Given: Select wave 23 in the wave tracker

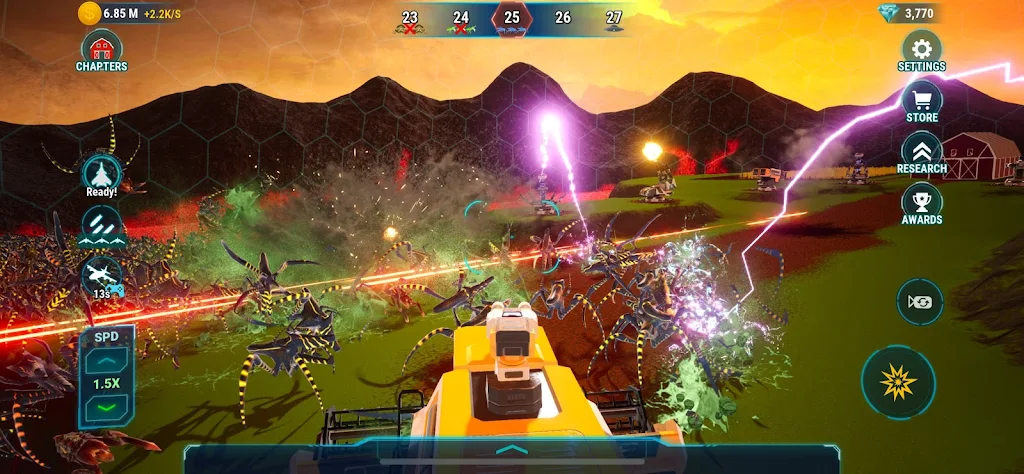Looking at the screenshot, I should point(410,20).
